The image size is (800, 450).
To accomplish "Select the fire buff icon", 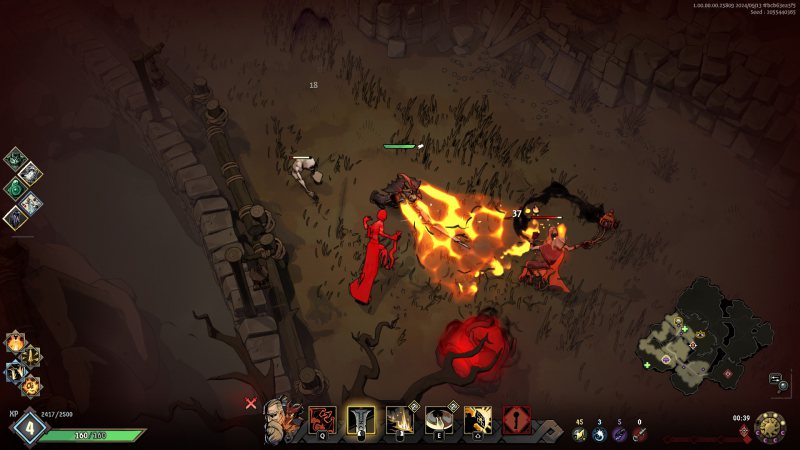I will (16, 342).
